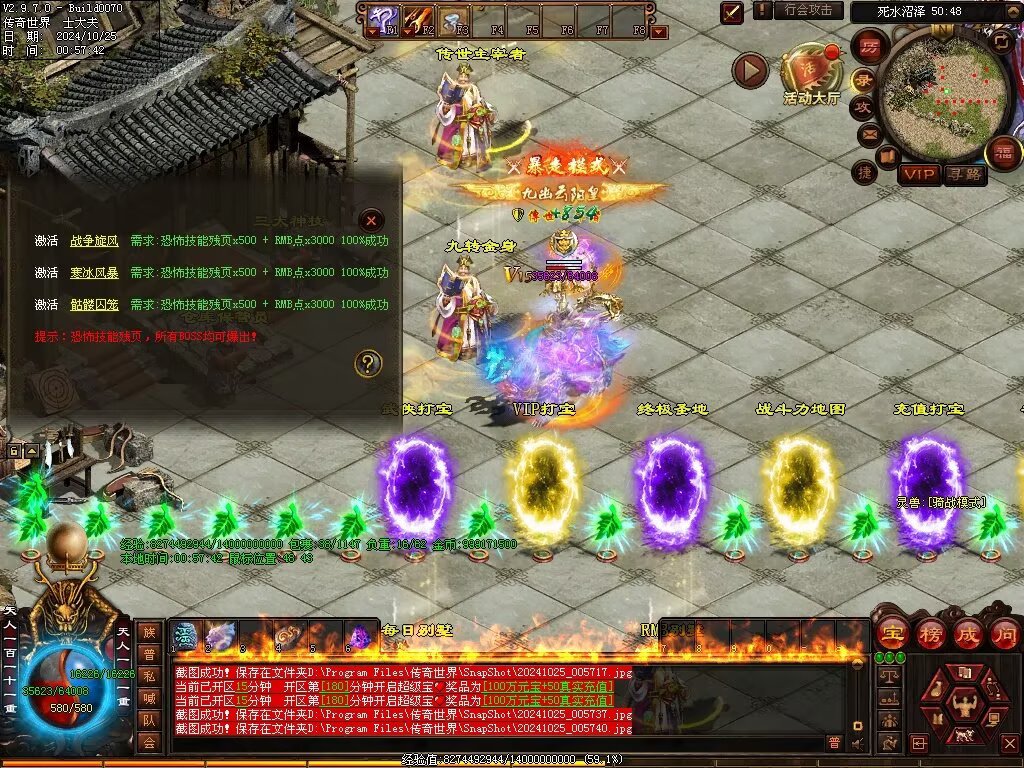This screenshot has height=768, width=1024.
Task: Close the skill activation panel
Action: coord(371,220)
